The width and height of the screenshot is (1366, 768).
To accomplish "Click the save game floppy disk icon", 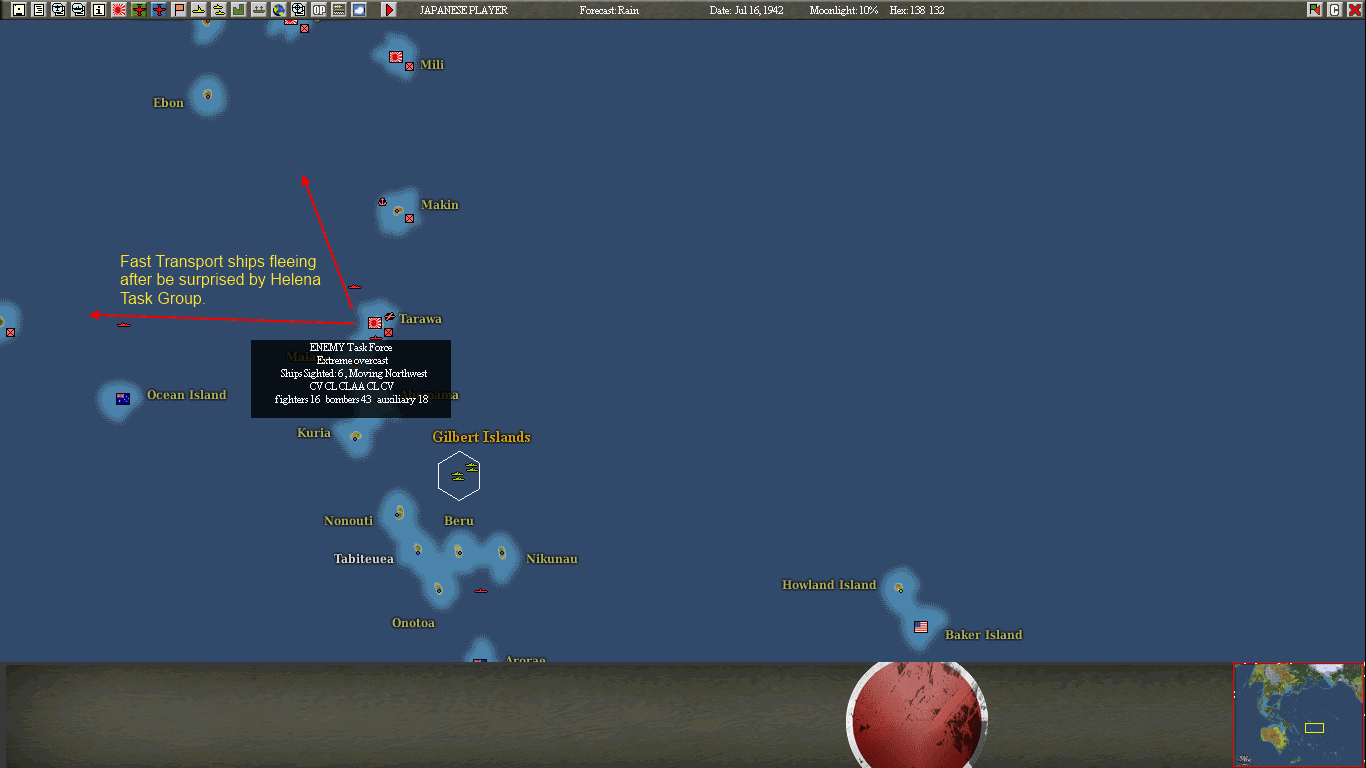I will coord(18,9).
